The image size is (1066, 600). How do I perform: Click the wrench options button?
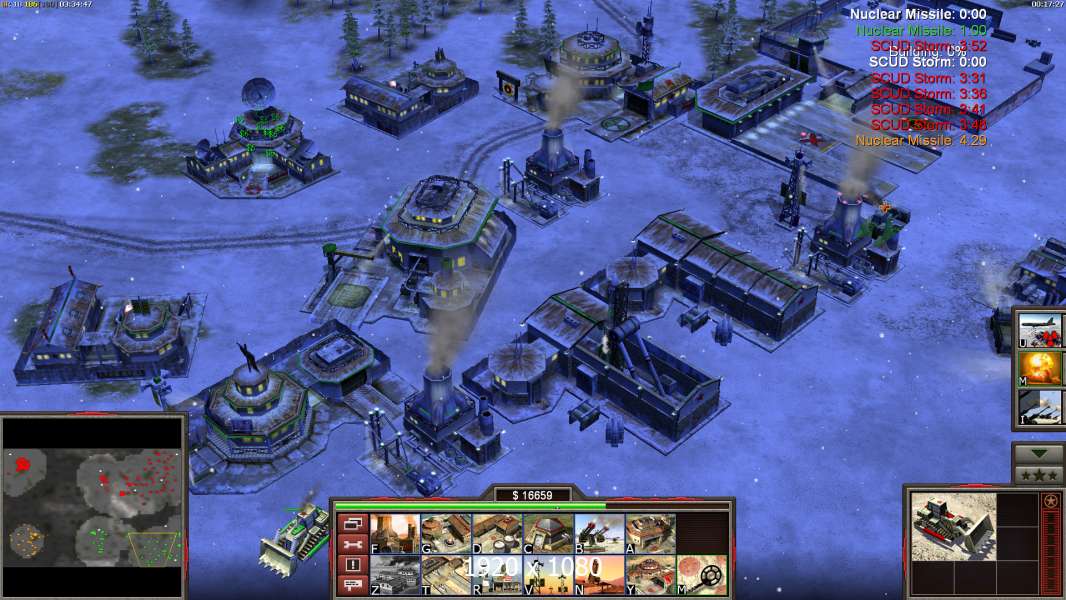pos(352,544)
